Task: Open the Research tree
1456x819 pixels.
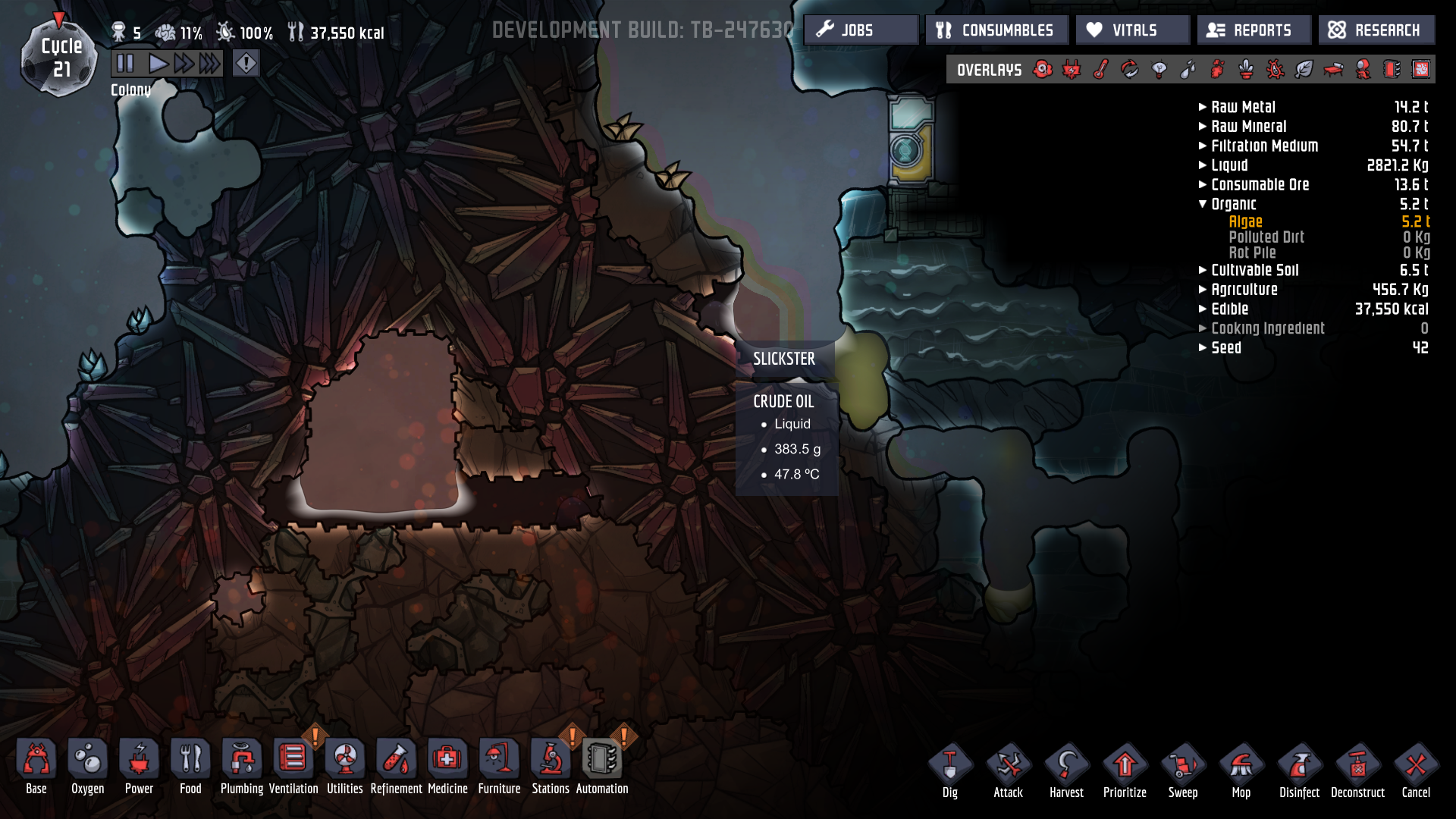Action: [1376, 30]
